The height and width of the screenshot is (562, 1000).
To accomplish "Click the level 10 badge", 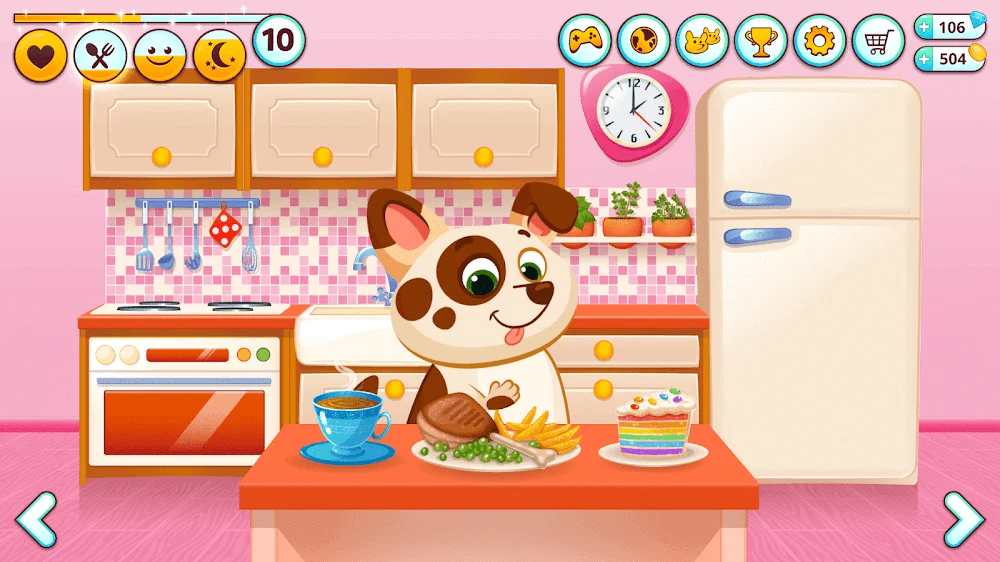I will (x=279, y=40).
